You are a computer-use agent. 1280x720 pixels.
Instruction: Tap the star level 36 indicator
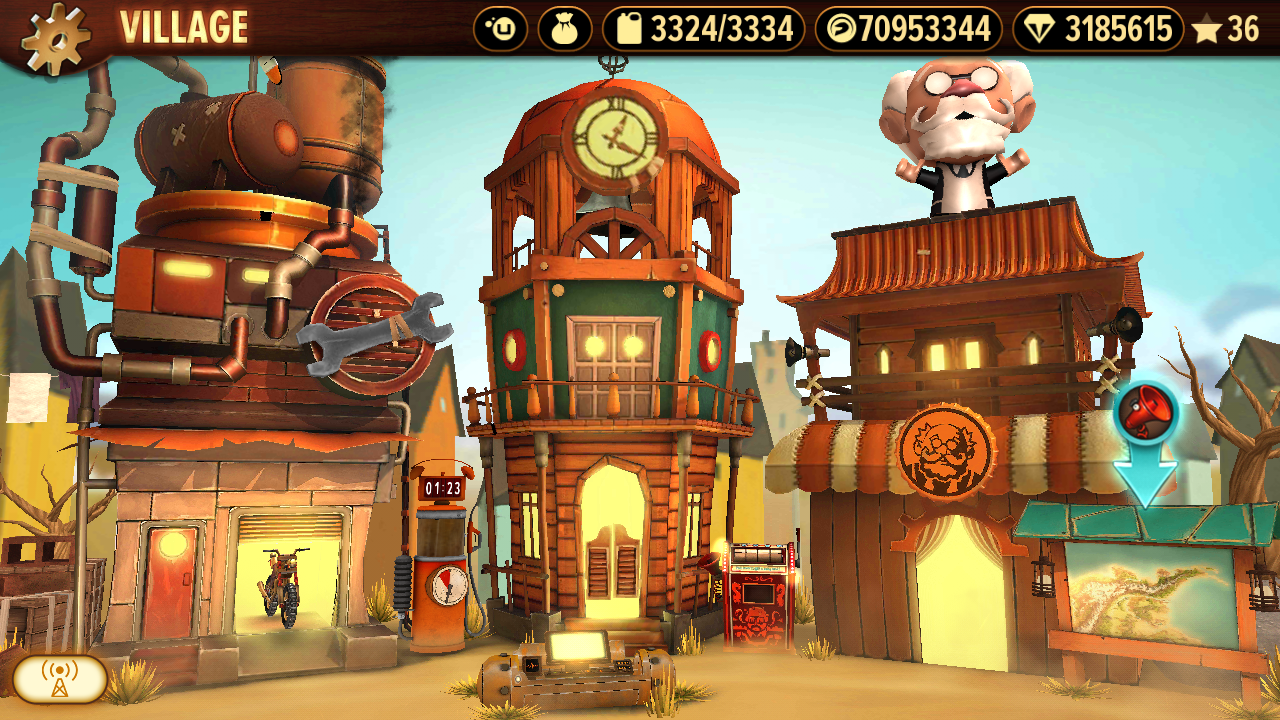click(x=1225, y=30)
